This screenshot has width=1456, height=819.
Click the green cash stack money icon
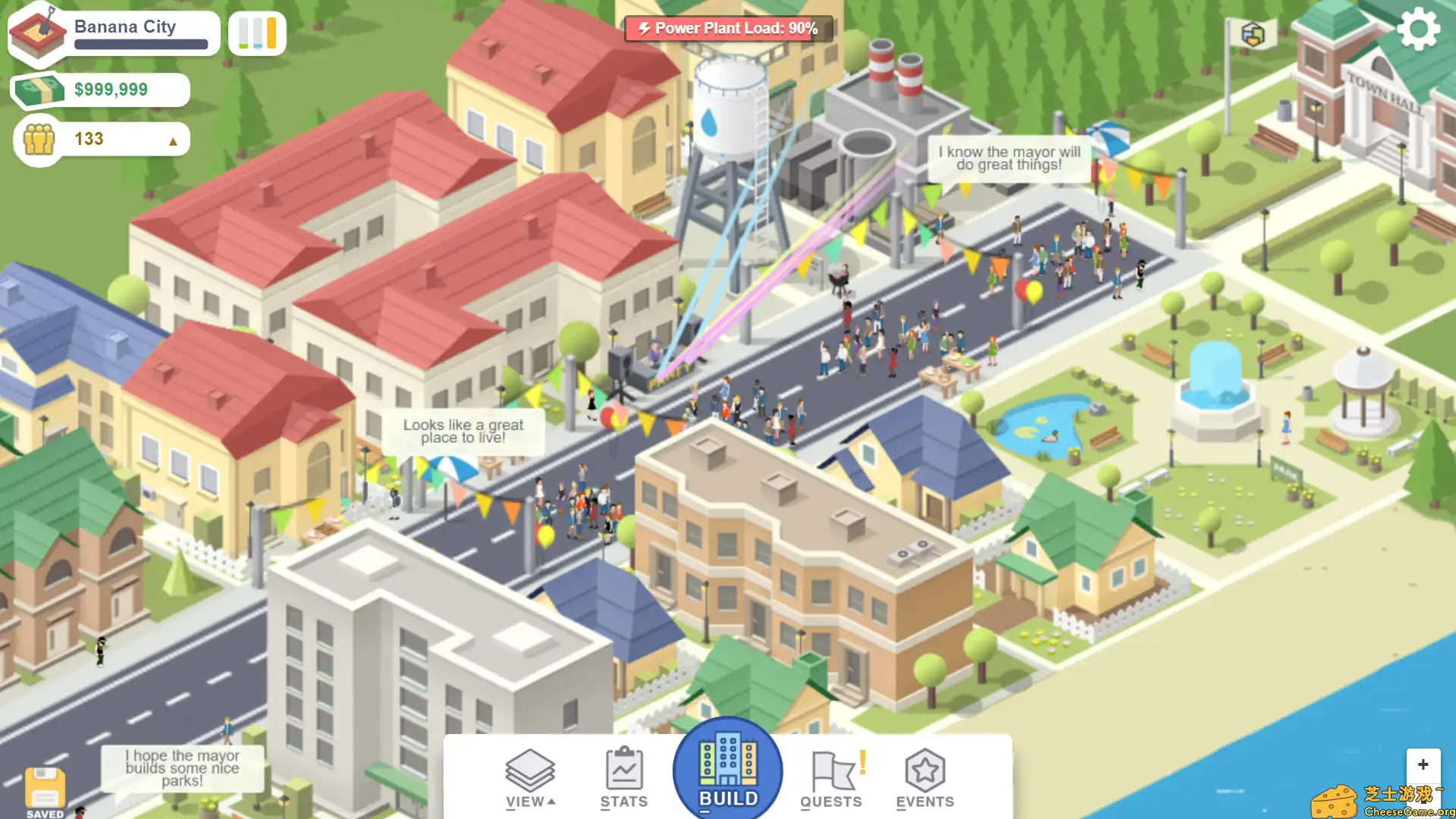(x=39, y=89)
